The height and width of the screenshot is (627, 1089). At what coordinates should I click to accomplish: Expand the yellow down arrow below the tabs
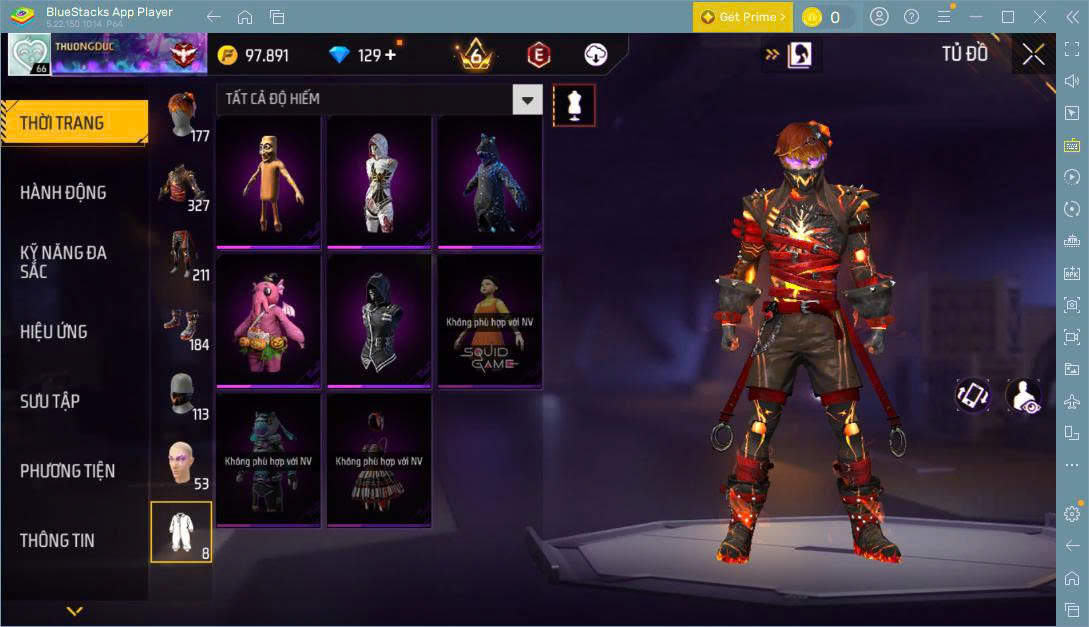pos(74,610)
